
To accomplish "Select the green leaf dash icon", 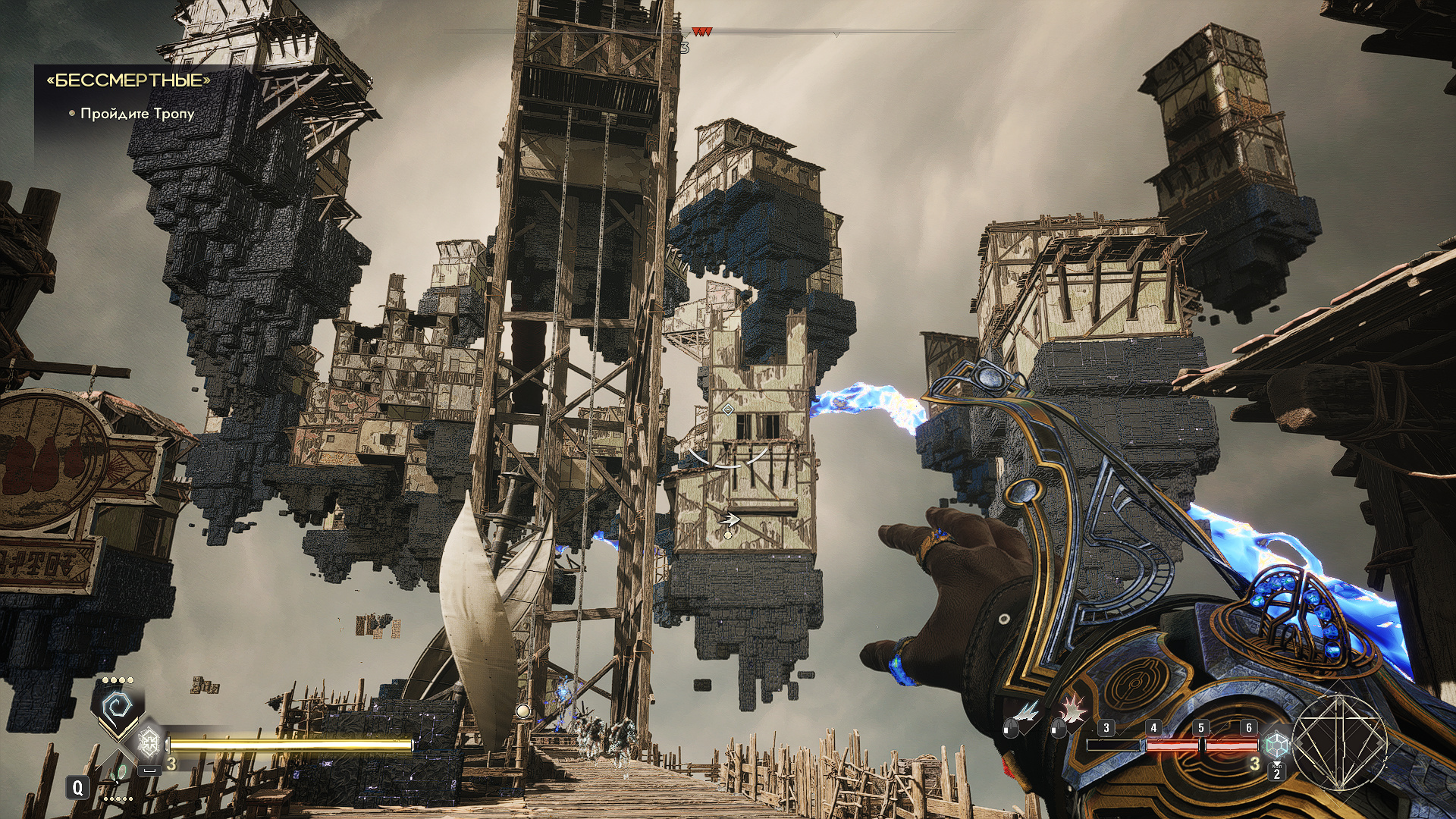I will 117,776.
